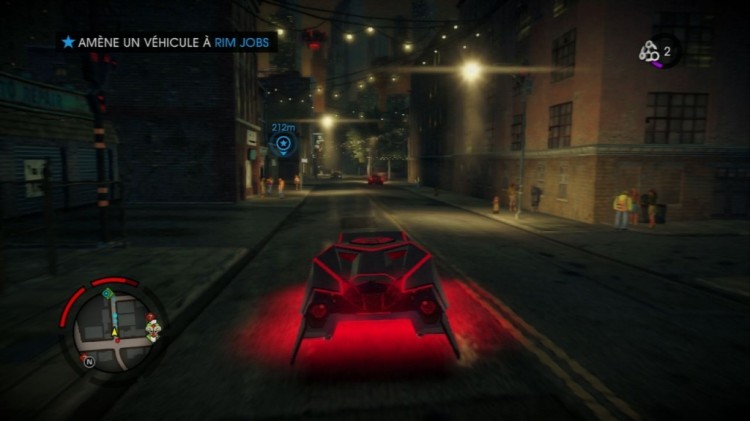Select the teal destination marker on minimap
This screenshot has height=421, width=750.
pos(107,293)
